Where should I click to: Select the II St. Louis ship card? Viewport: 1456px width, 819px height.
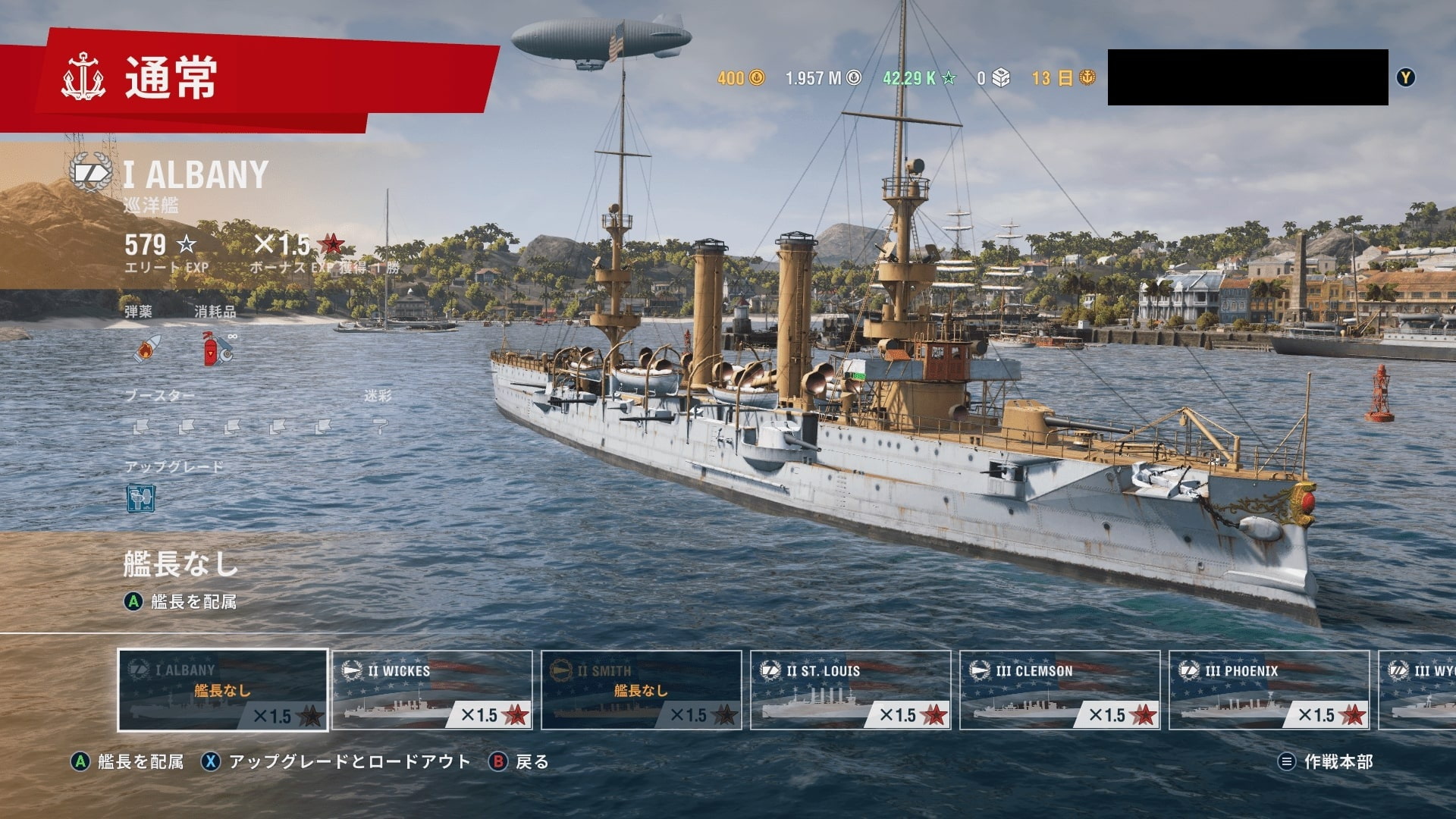tap(851, 690)
